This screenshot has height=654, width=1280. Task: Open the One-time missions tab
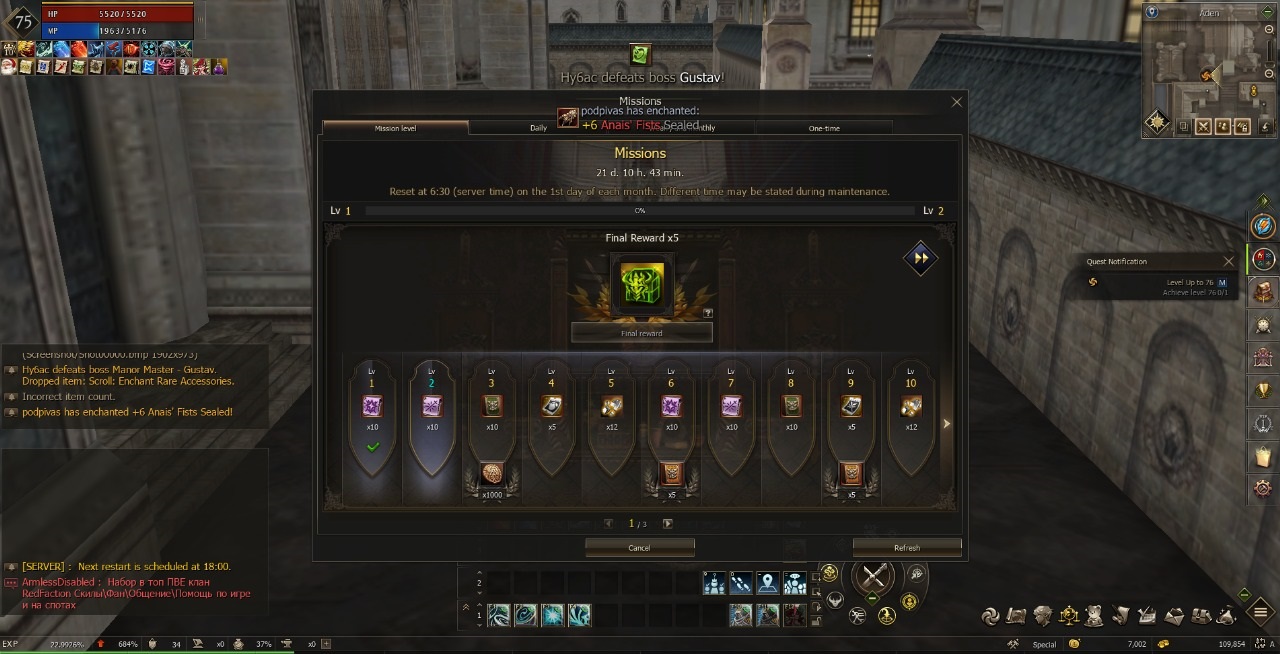tap(824, 128)
